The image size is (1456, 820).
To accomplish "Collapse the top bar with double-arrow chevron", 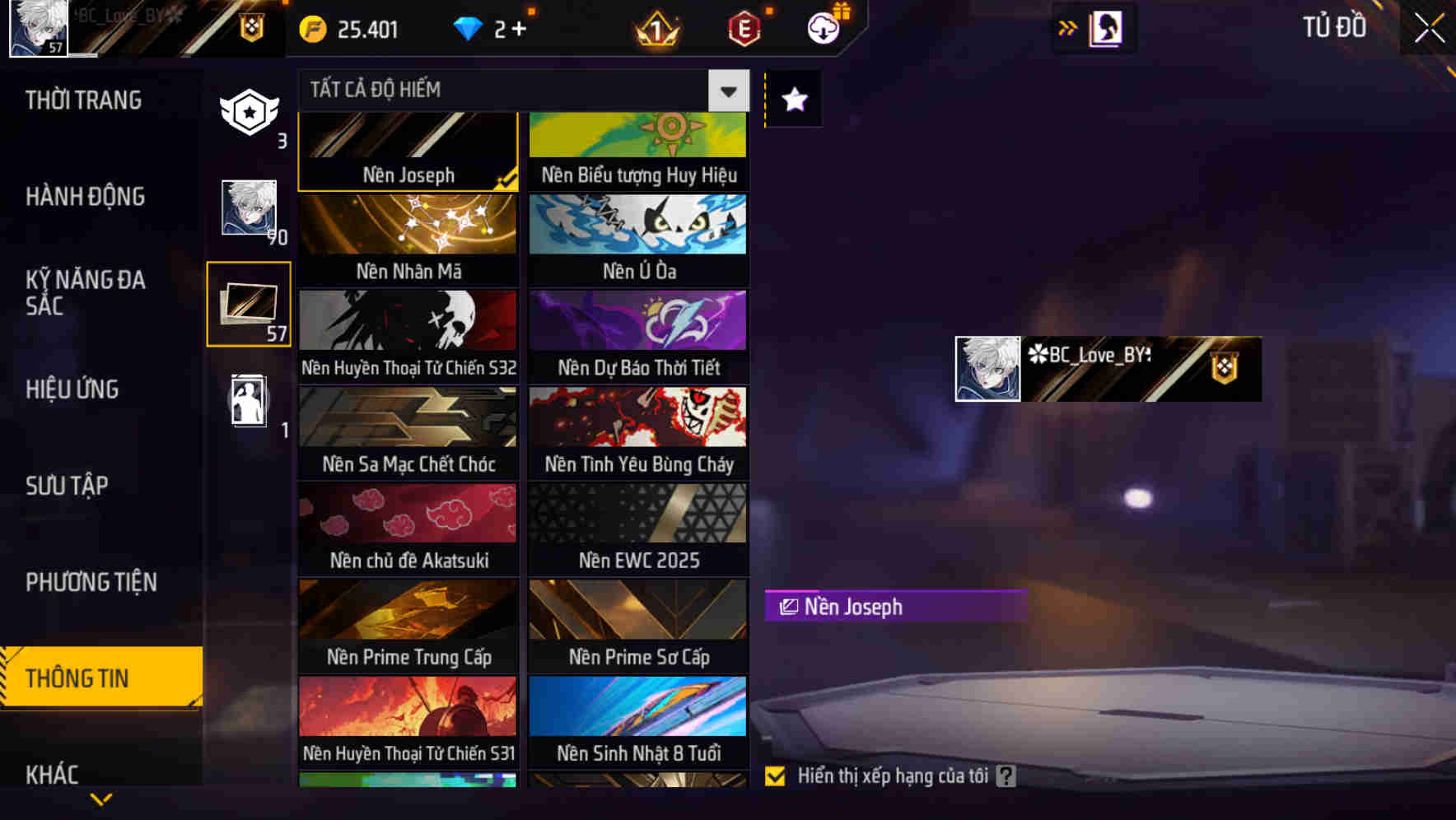I will 1068,27.
